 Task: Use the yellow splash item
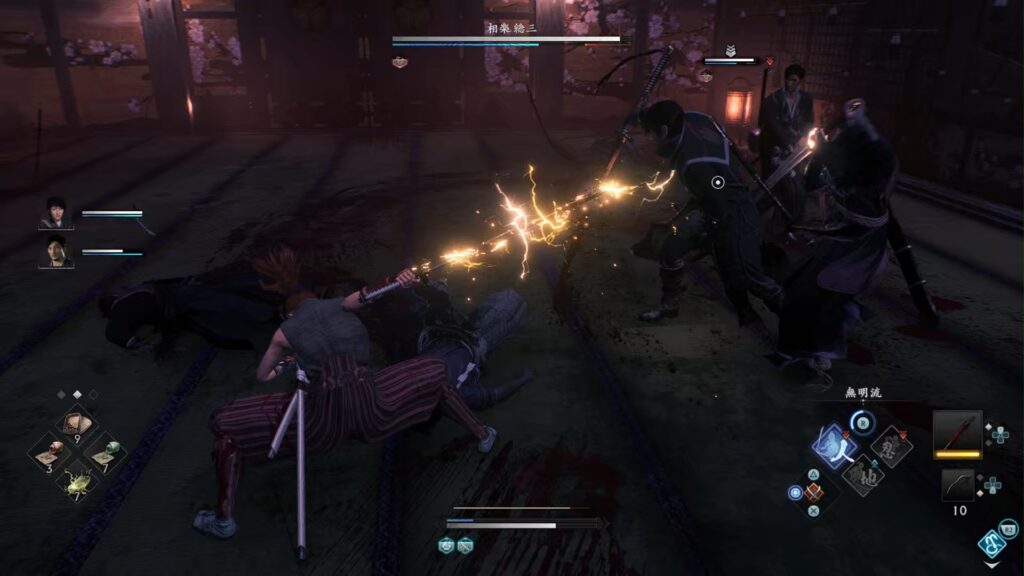click(x=77, y=483)
